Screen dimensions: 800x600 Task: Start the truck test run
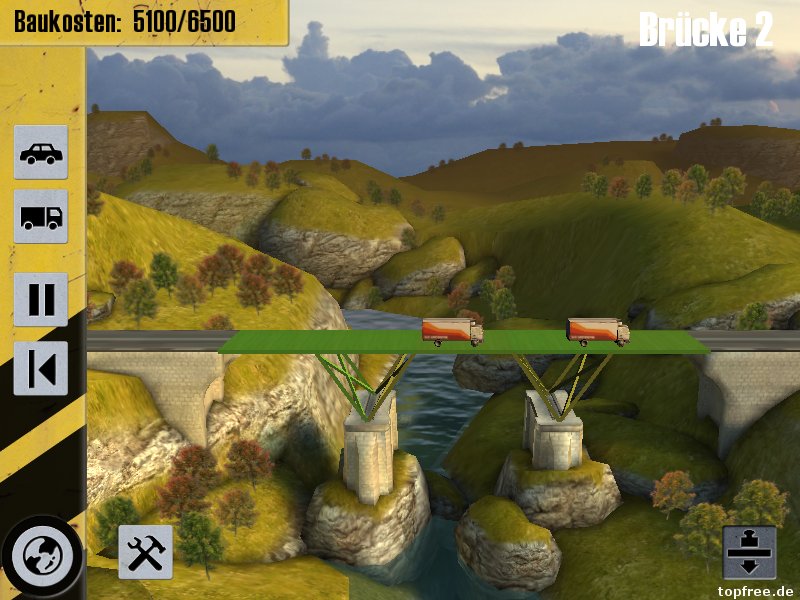pyautogui.click(x=41, y=216)
